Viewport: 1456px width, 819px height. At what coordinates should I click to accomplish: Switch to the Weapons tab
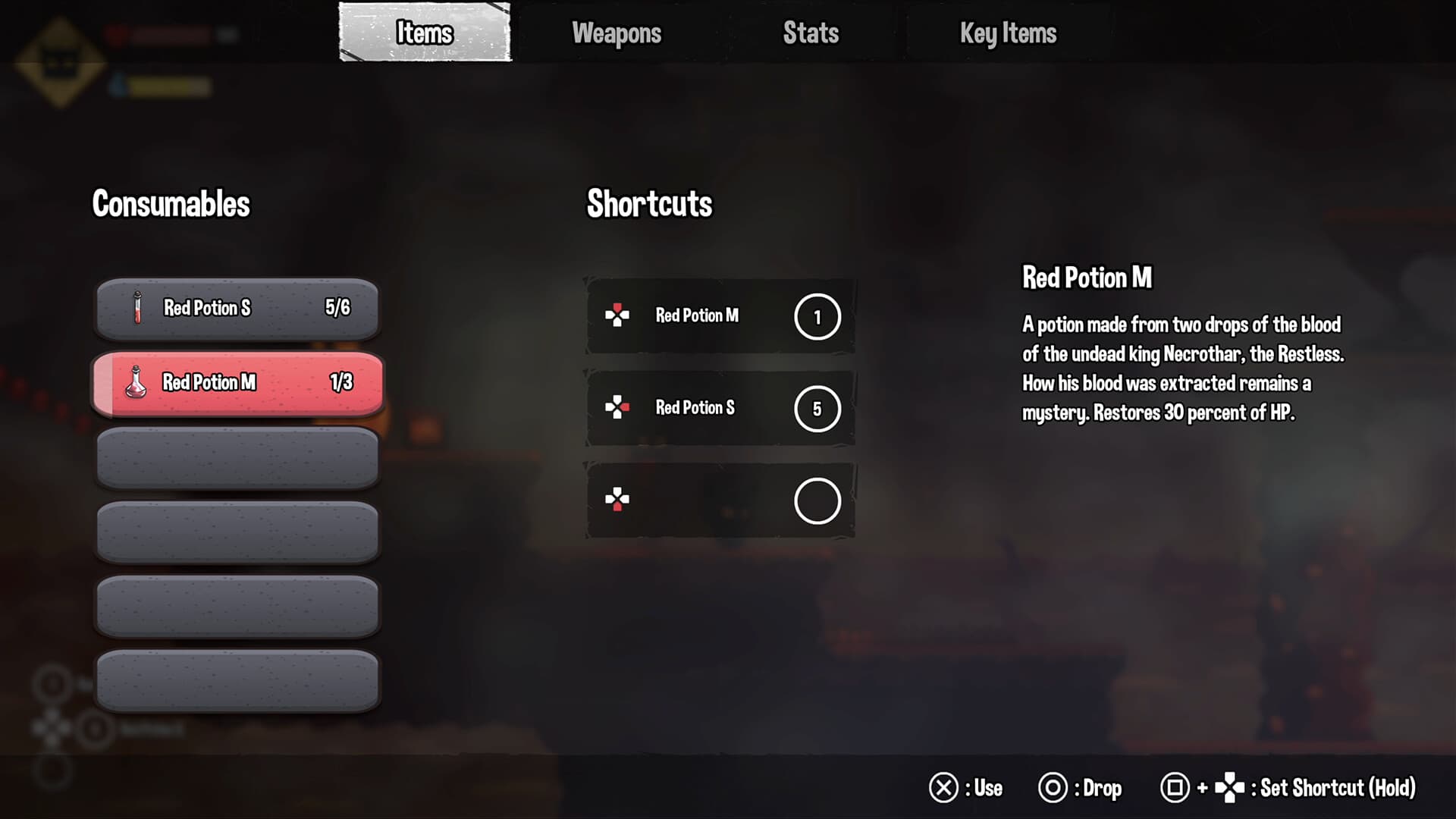[617, 33]
